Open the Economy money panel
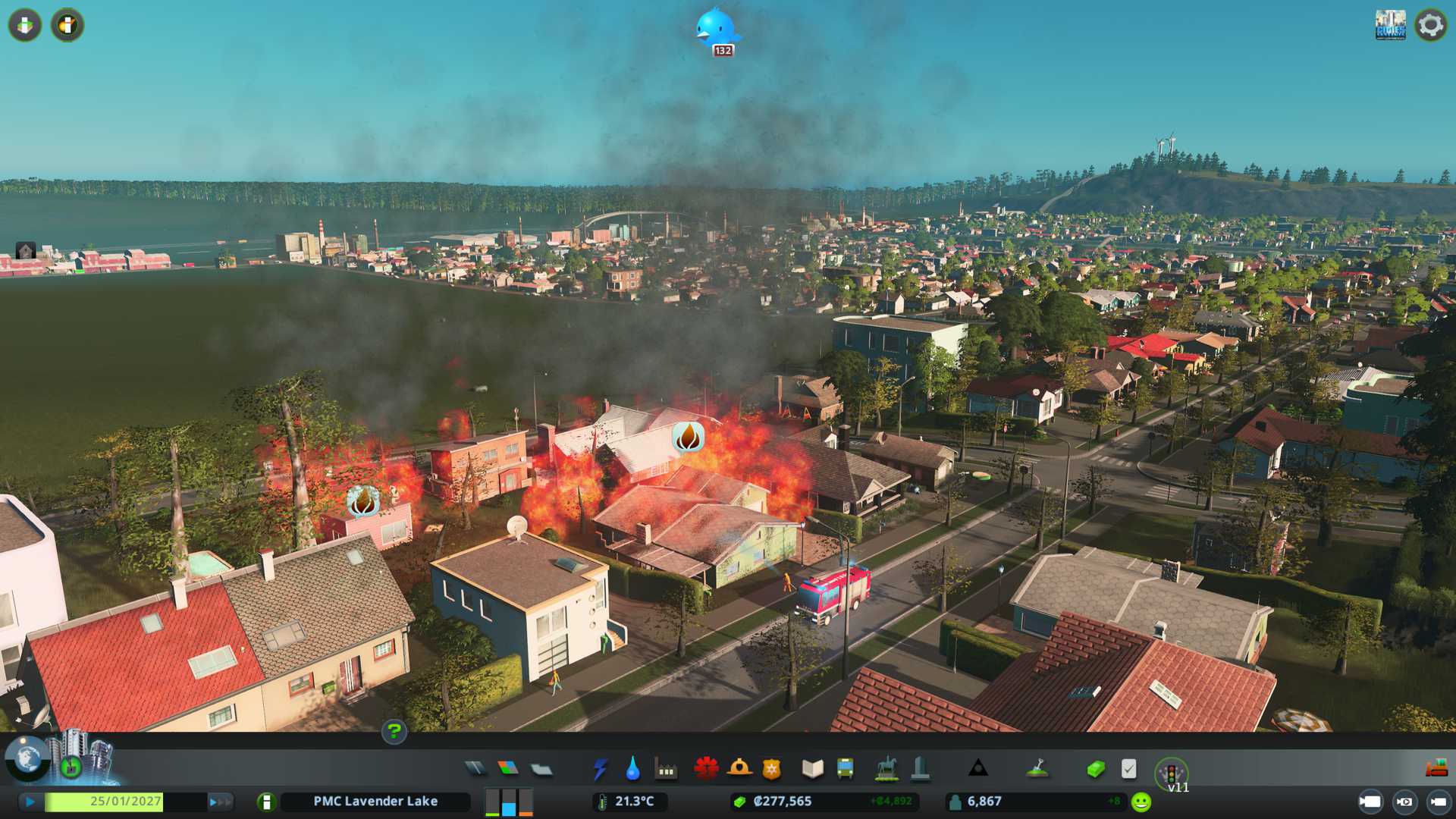Viewport: 1456px width, 819px height. pyautogui.click(x=1095, y=770)
